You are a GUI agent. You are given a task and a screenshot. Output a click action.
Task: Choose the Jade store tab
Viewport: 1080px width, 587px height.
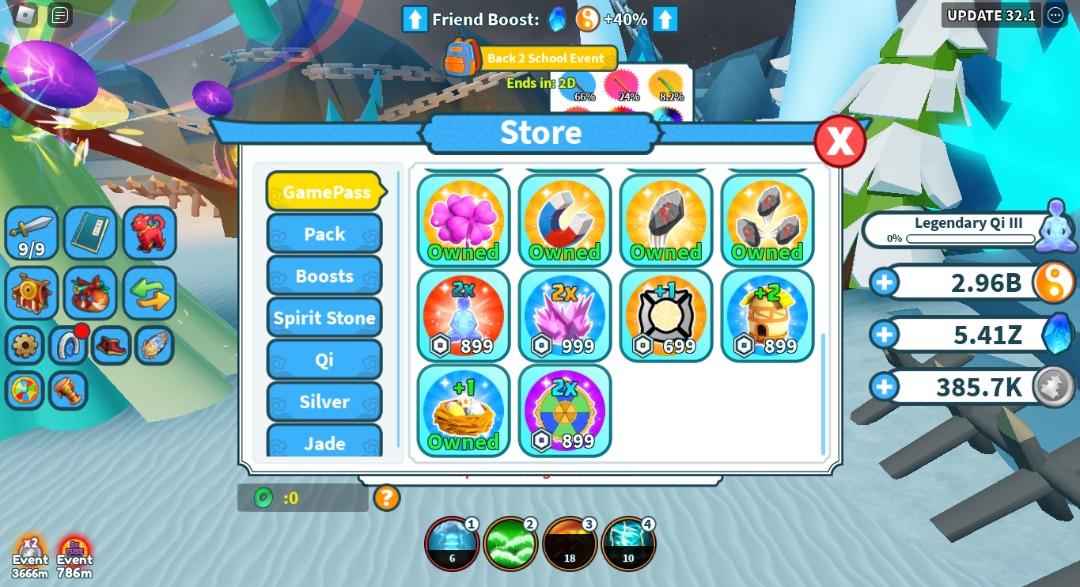pos(324,441)
